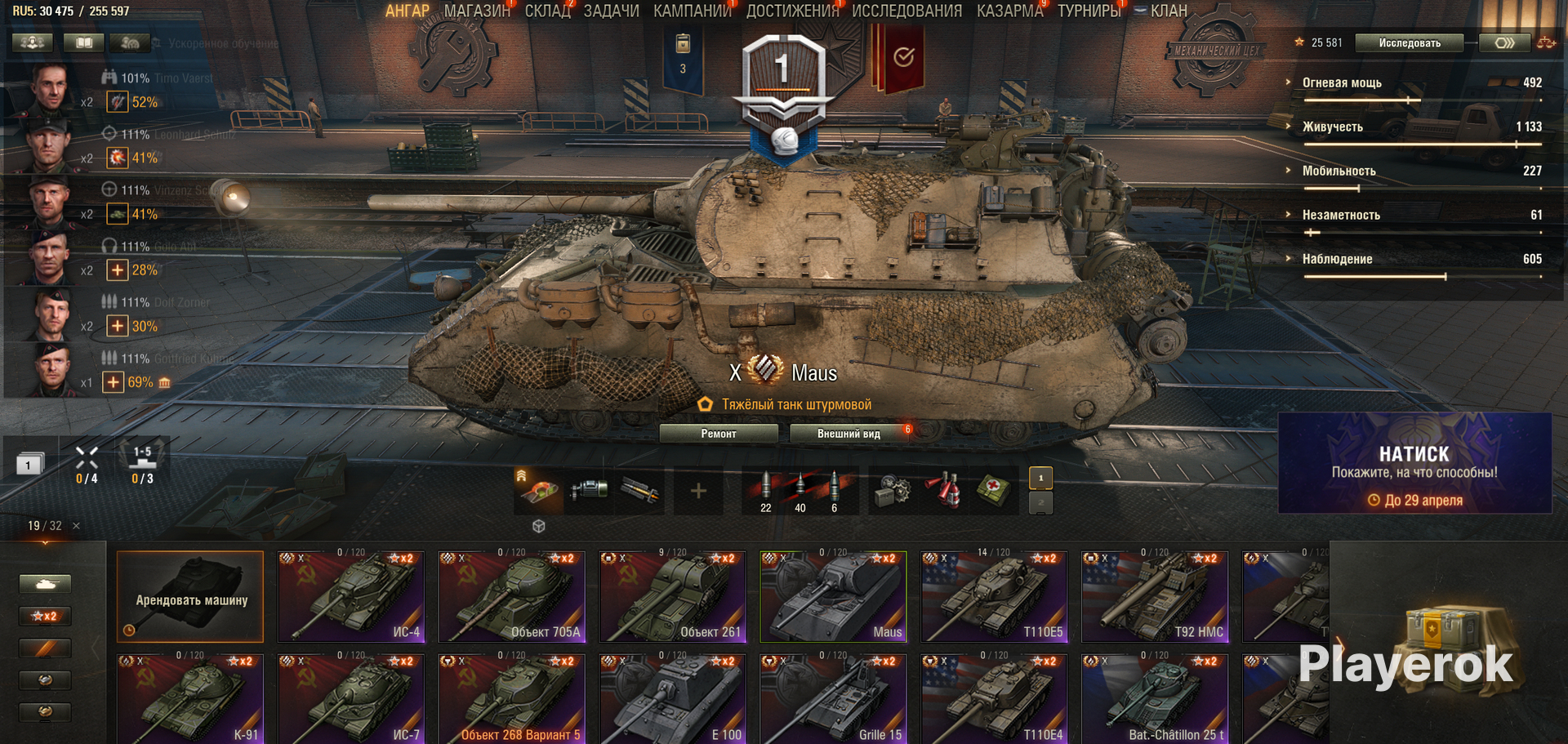The height and width of the screenshot is (744, 1568).
Task: Open the ЗАДАЧИ missions tab
Action: pos(611,11)
